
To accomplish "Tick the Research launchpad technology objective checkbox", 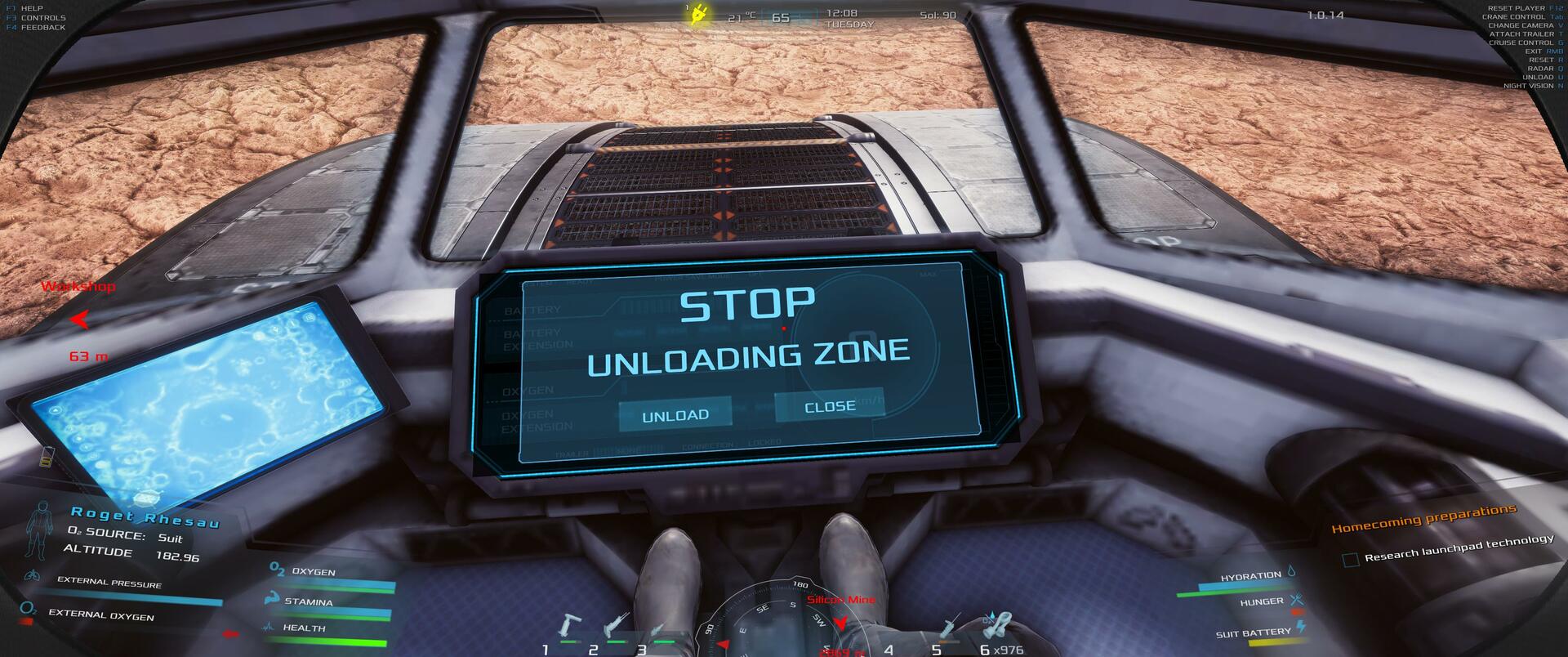I will point(1350,560).
